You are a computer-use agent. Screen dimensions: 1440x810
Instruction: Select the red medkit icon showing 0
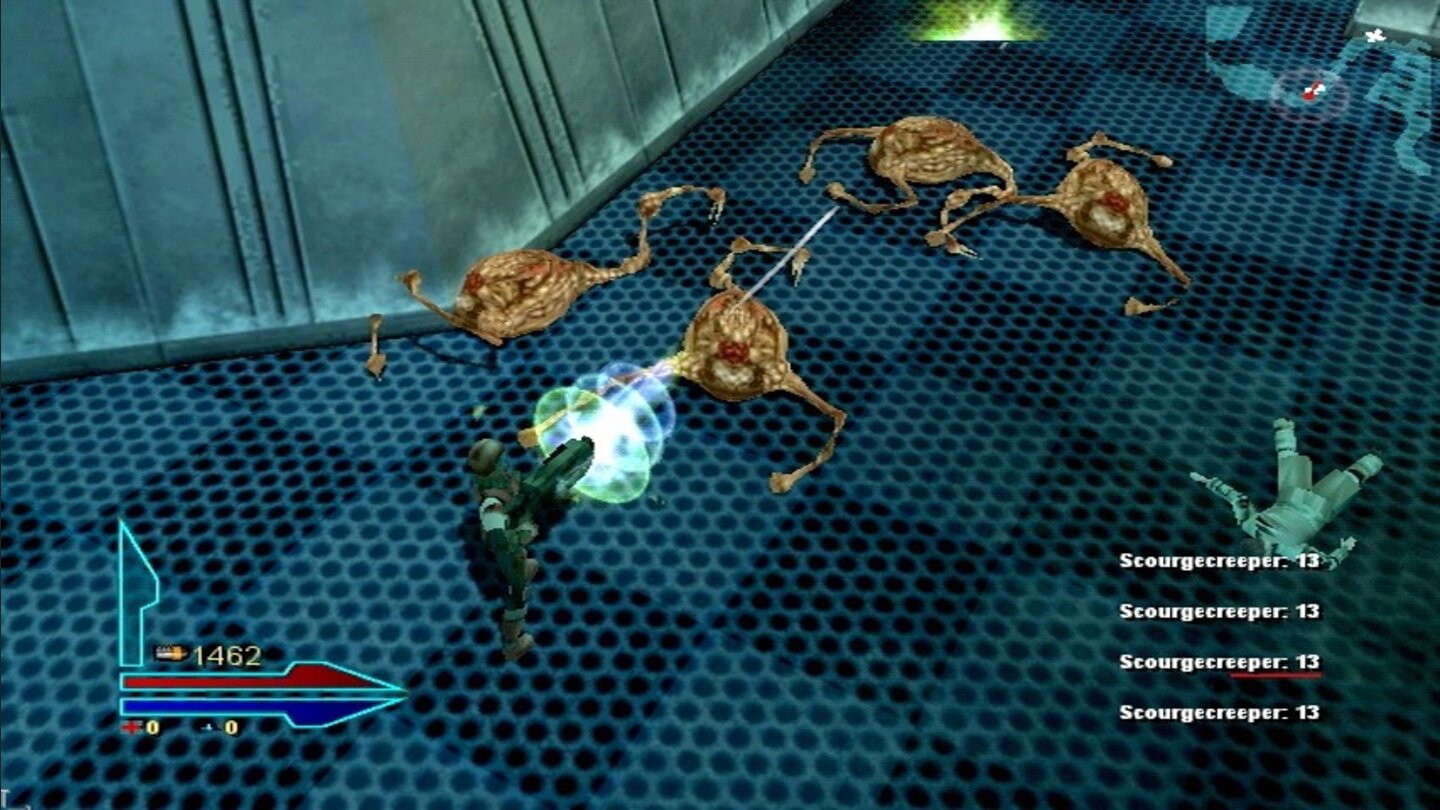[130, 728]
